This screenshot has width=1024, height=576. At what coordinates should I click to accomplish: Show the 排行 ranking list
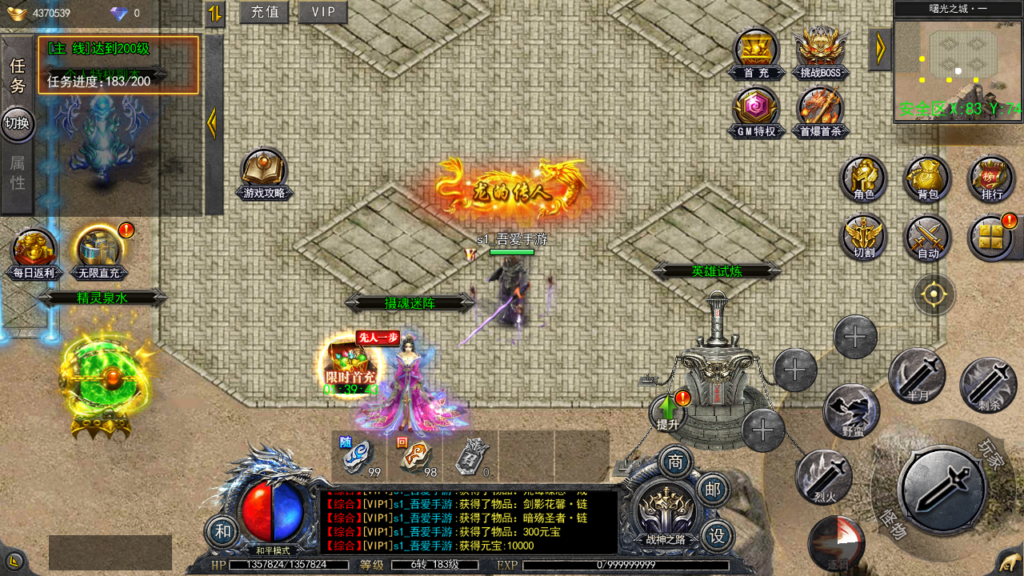pos(991,176)
